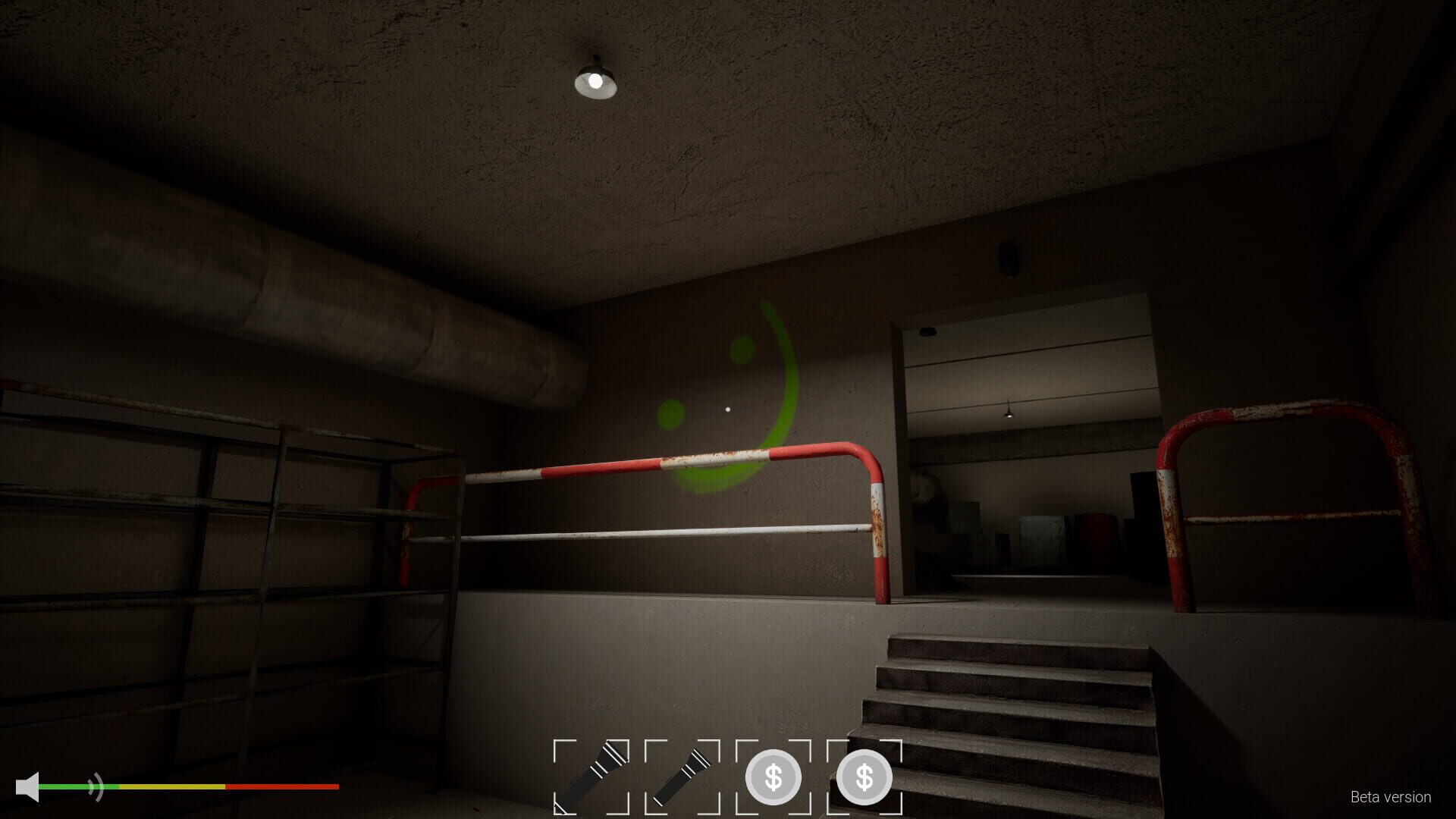Click the yellow zone of the volume bar
The image size is (1456, 819).
[171, 787]
